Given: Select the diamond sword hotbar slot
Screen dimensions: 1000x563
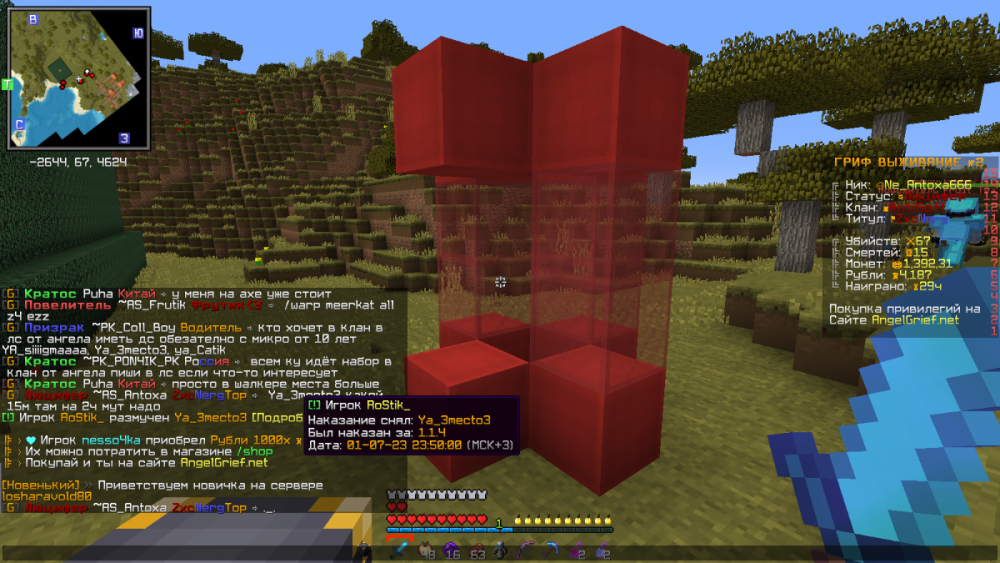Looking at the screenshot, I should click(x=400, y=549).
